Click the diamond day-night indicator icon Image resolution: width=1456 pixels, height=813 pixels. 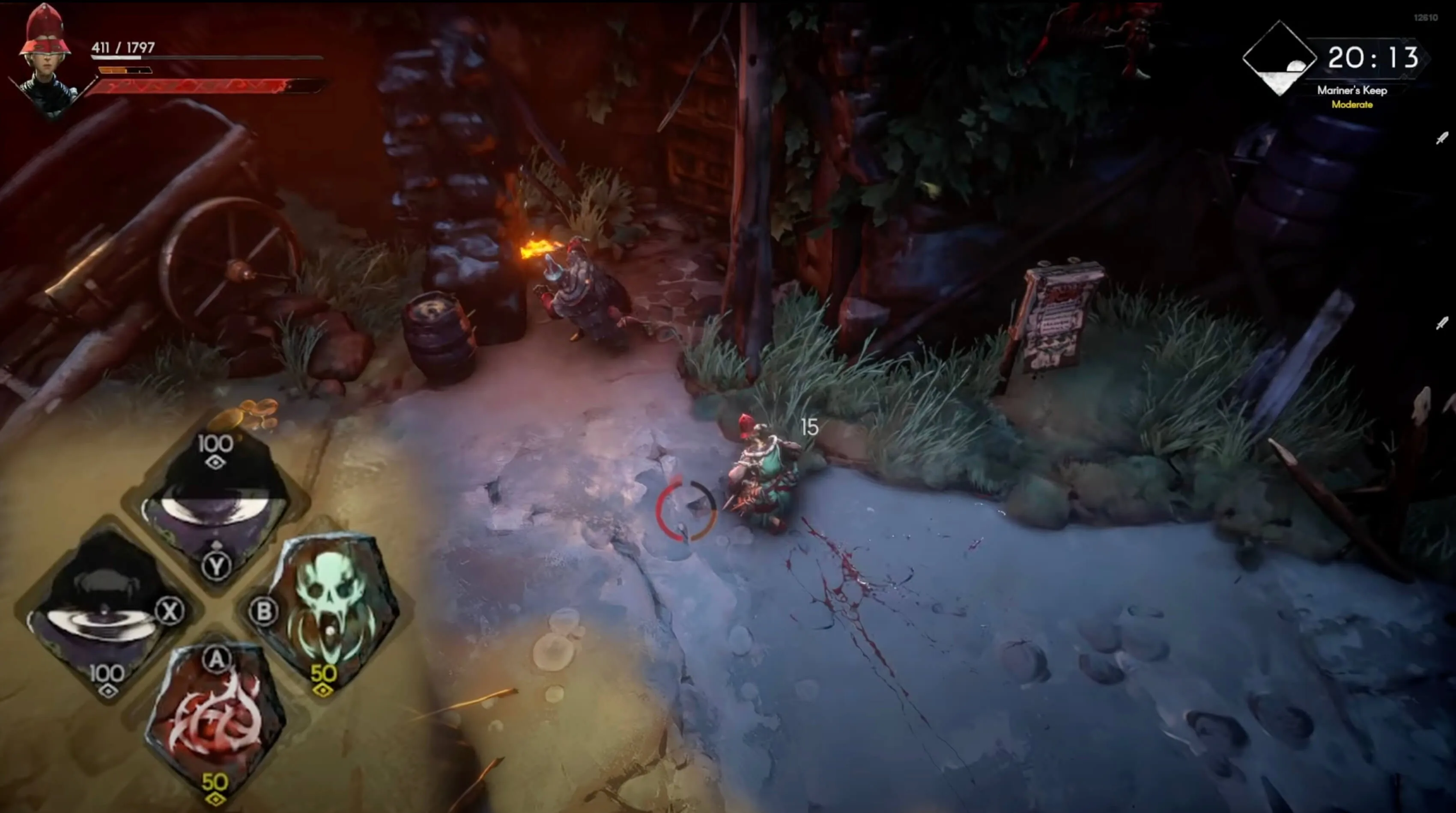coord(1280,58)
